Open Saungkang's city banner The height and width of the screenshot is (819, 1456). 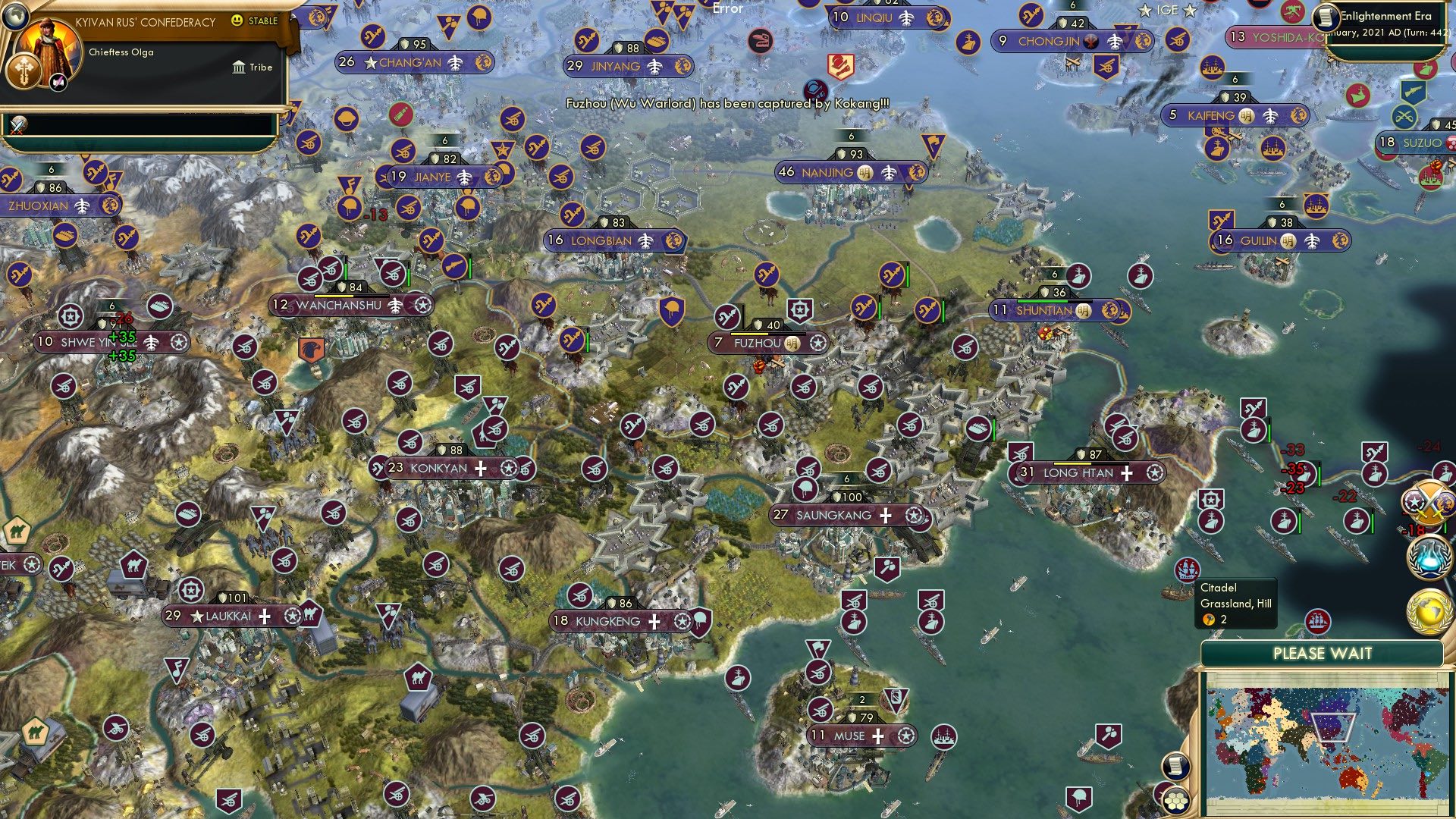834,514
